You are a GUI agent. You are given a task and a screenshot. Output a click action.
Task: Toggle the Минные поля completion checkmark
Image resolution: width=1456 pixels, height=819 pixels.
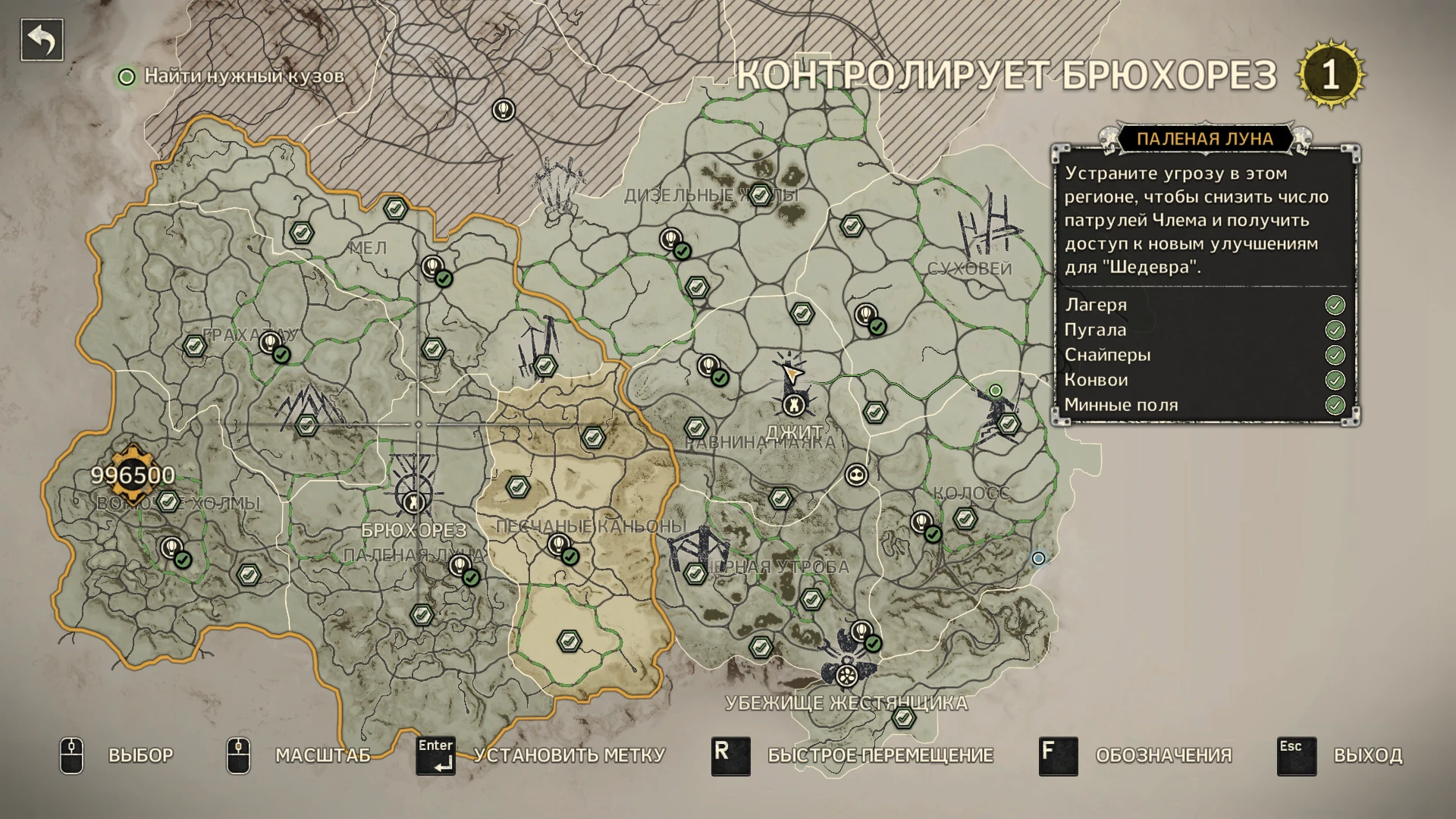click(1335, 404)
